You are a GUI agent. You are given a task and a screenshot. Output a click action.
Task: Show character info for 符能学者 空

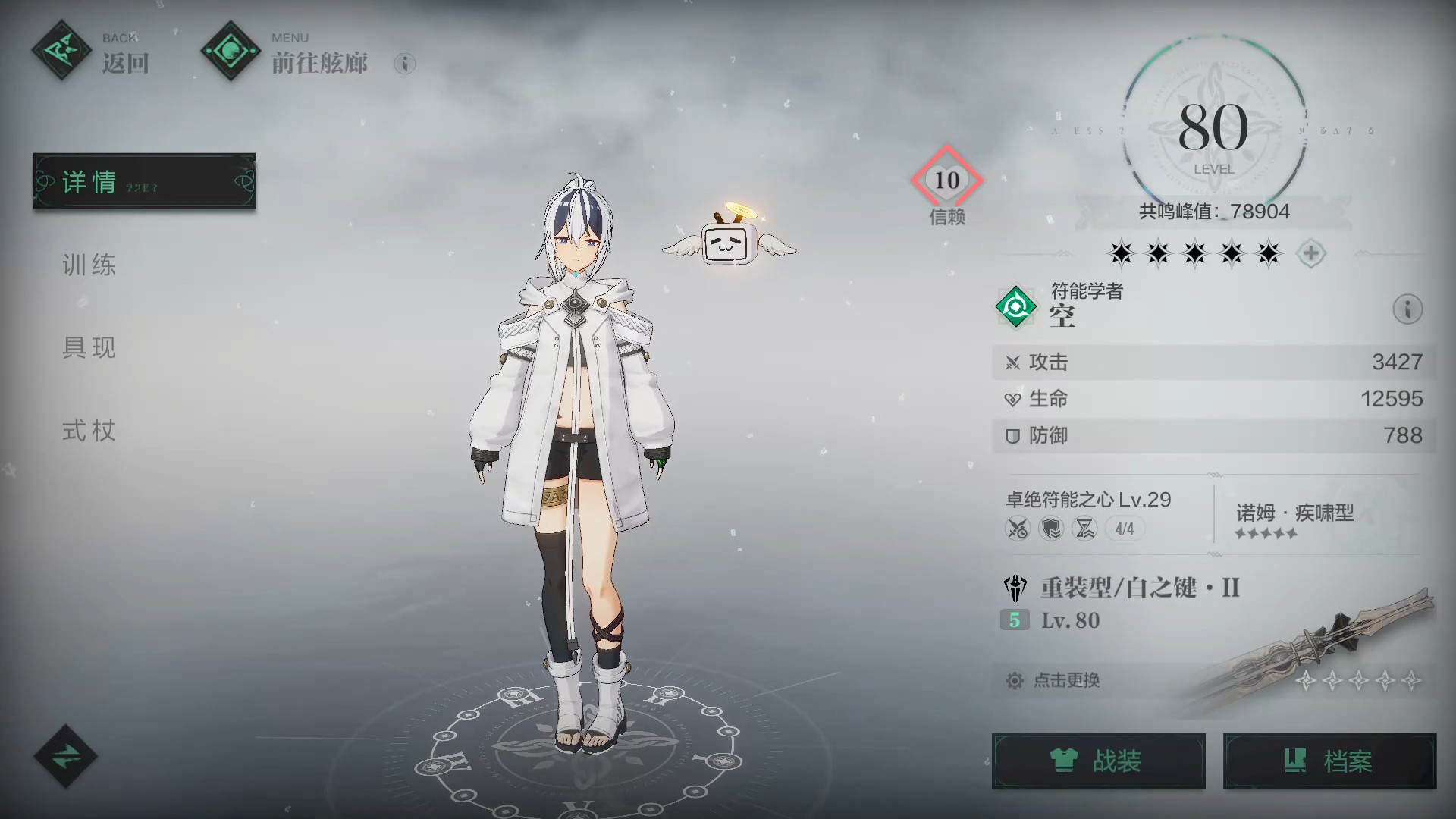pos(1407,309)
